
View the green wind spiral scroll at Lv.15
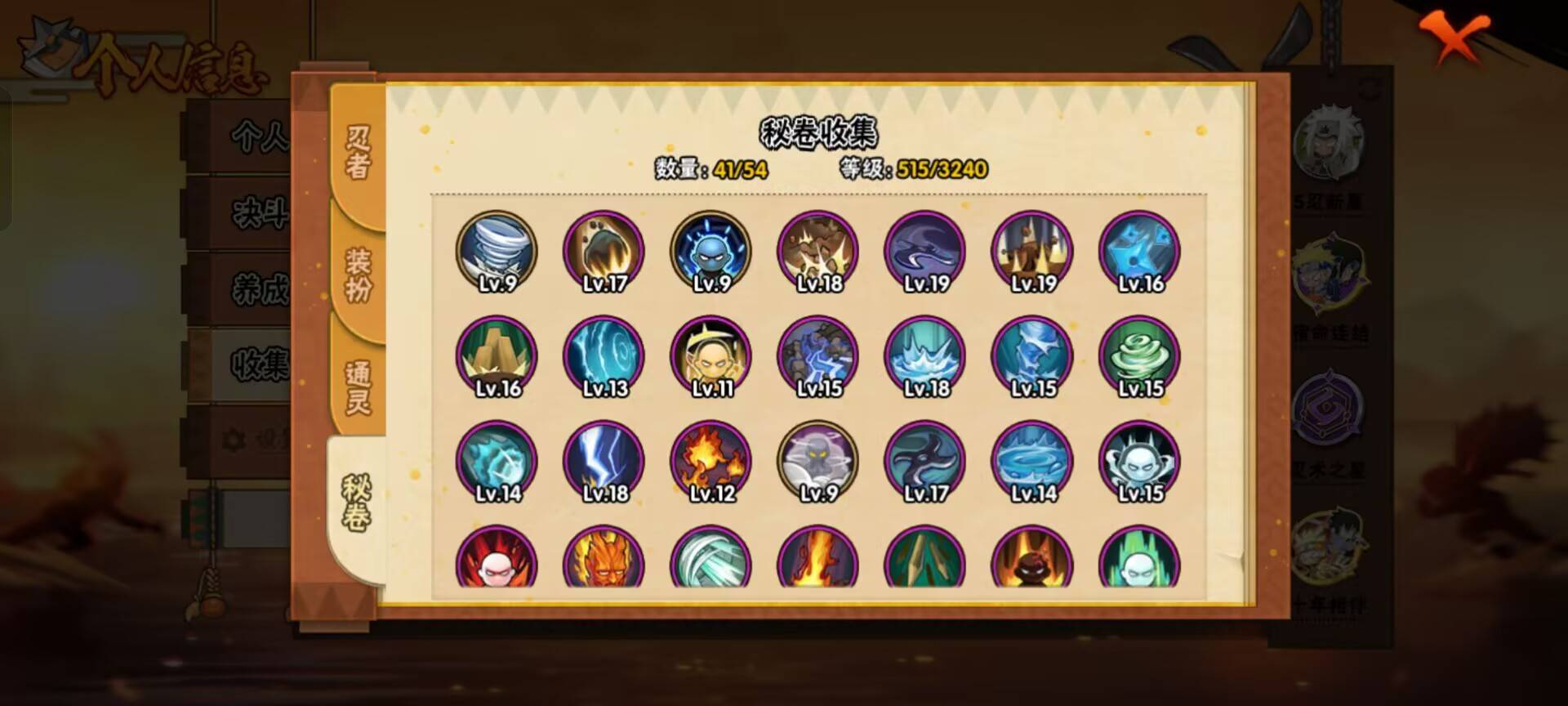(1138, 357)
